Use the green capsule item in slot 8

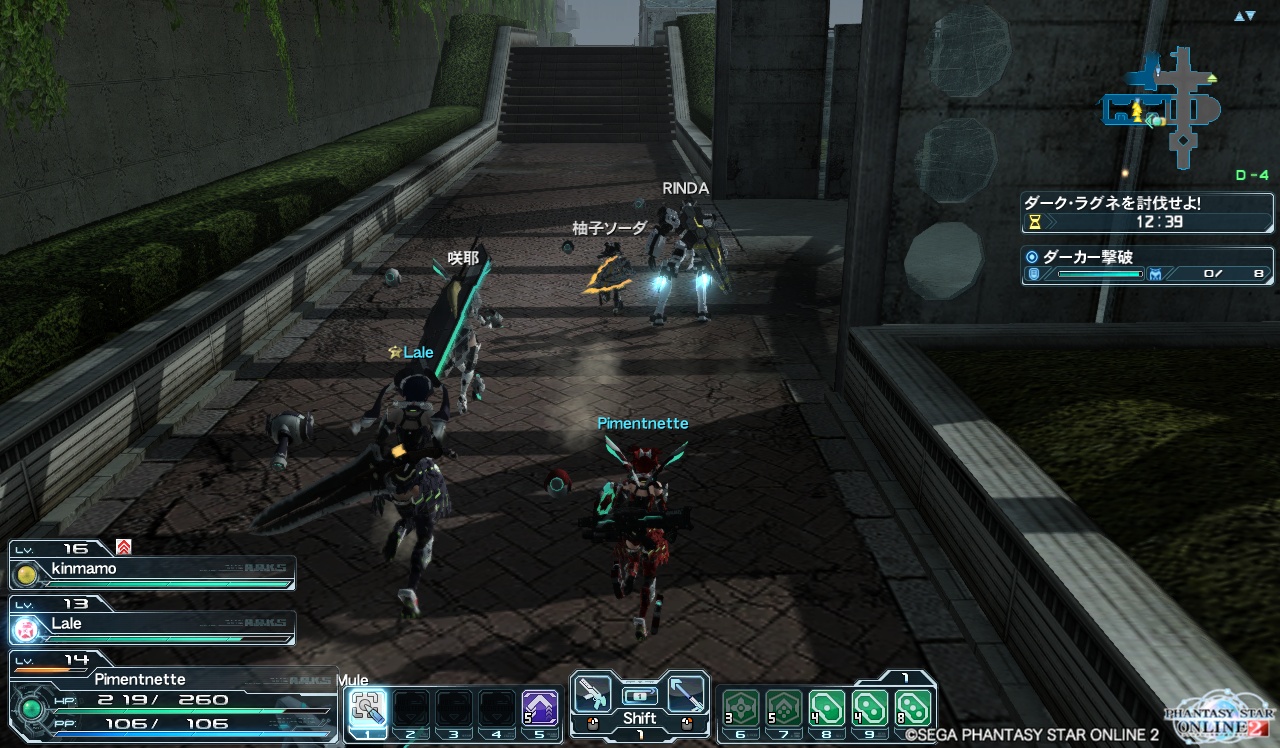(827, 709)
